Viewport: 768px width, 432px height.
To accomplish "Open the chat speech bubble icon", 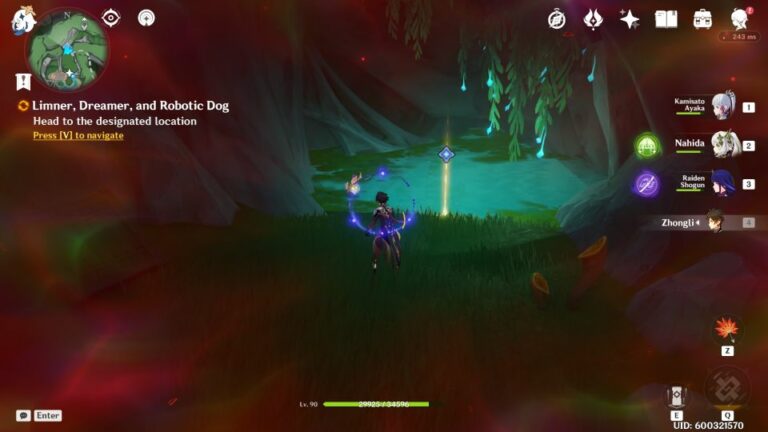I will point(23,415).
